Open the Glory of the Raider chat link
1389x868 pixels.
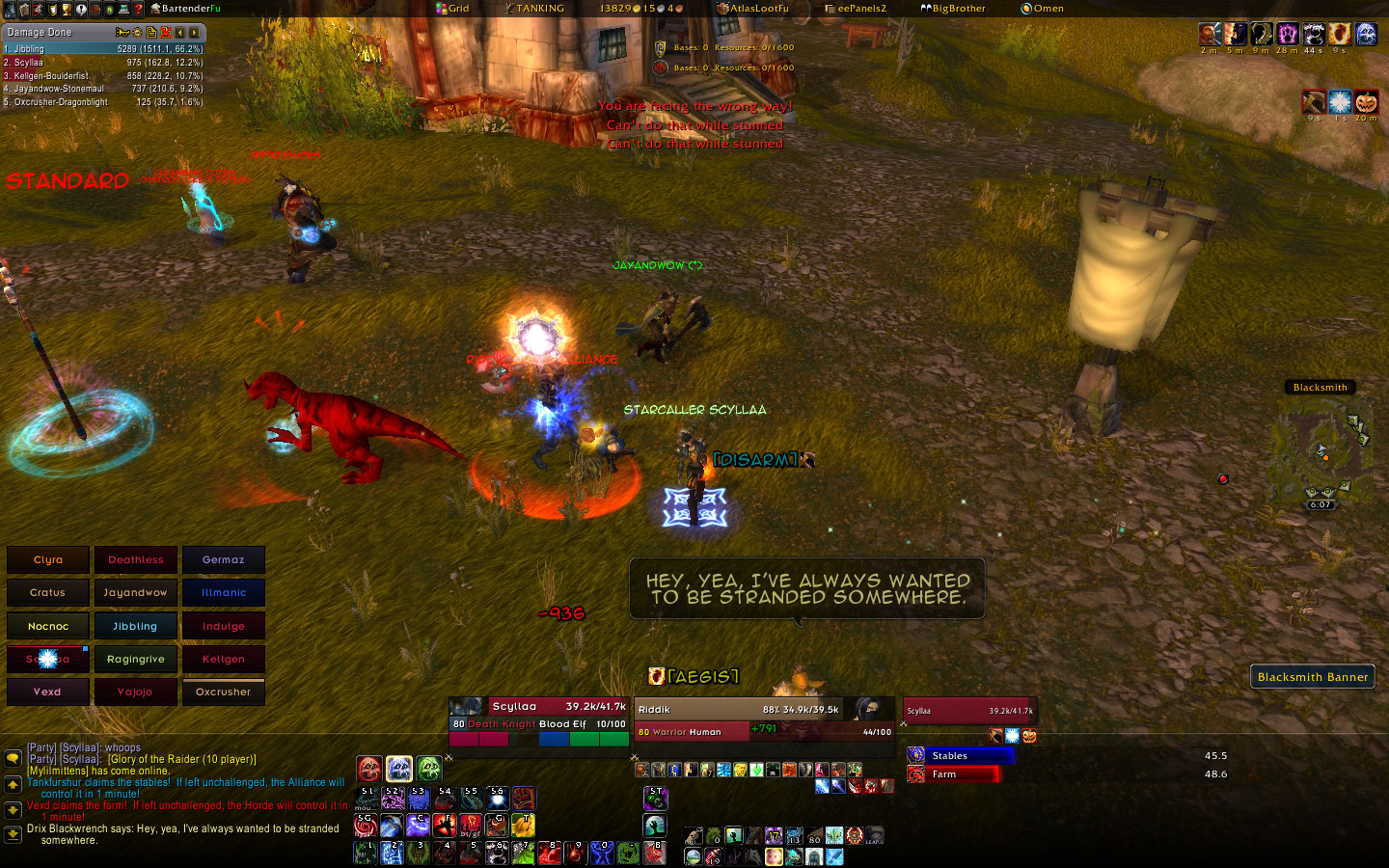click(182, 760)
